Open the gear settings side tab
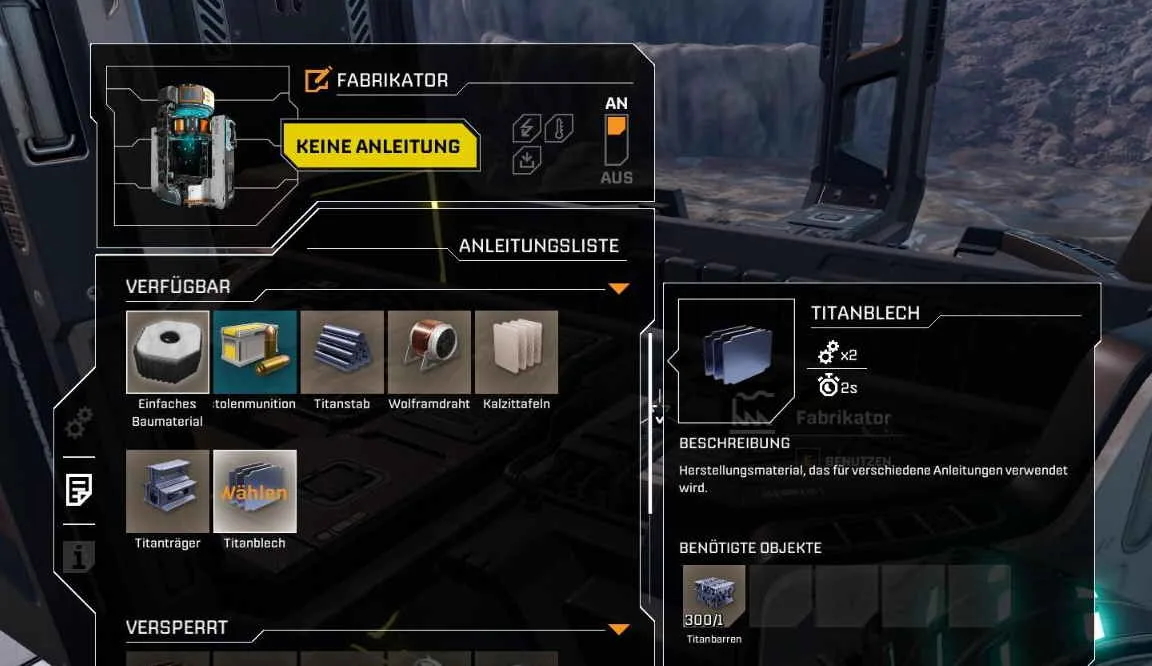 [79, 424]
